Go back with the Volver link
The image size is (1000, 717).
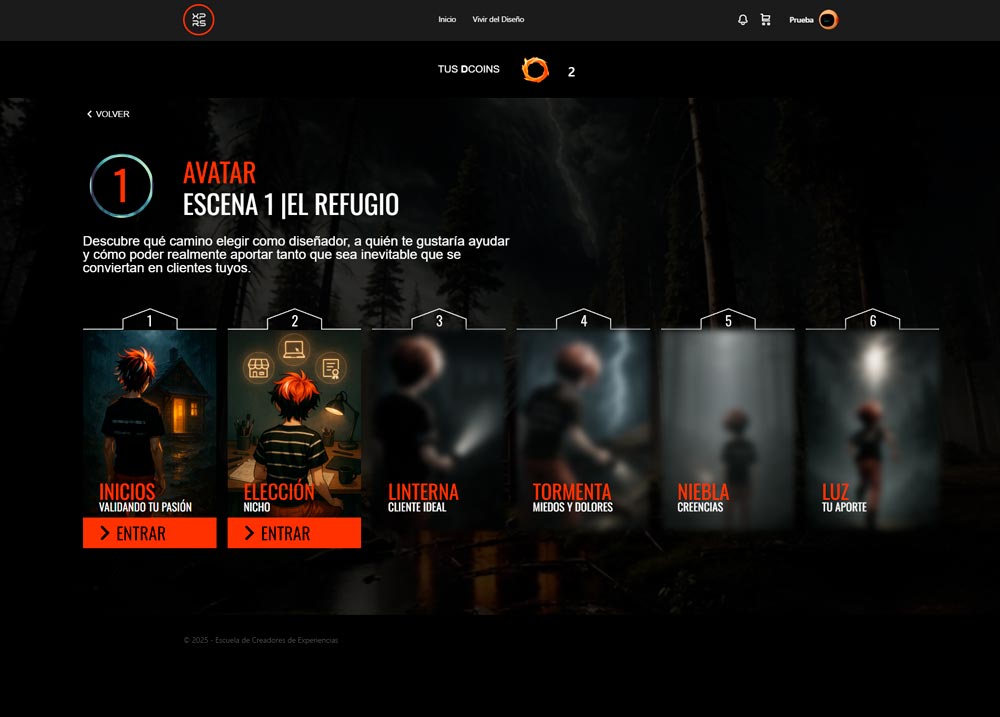[108, 114]
